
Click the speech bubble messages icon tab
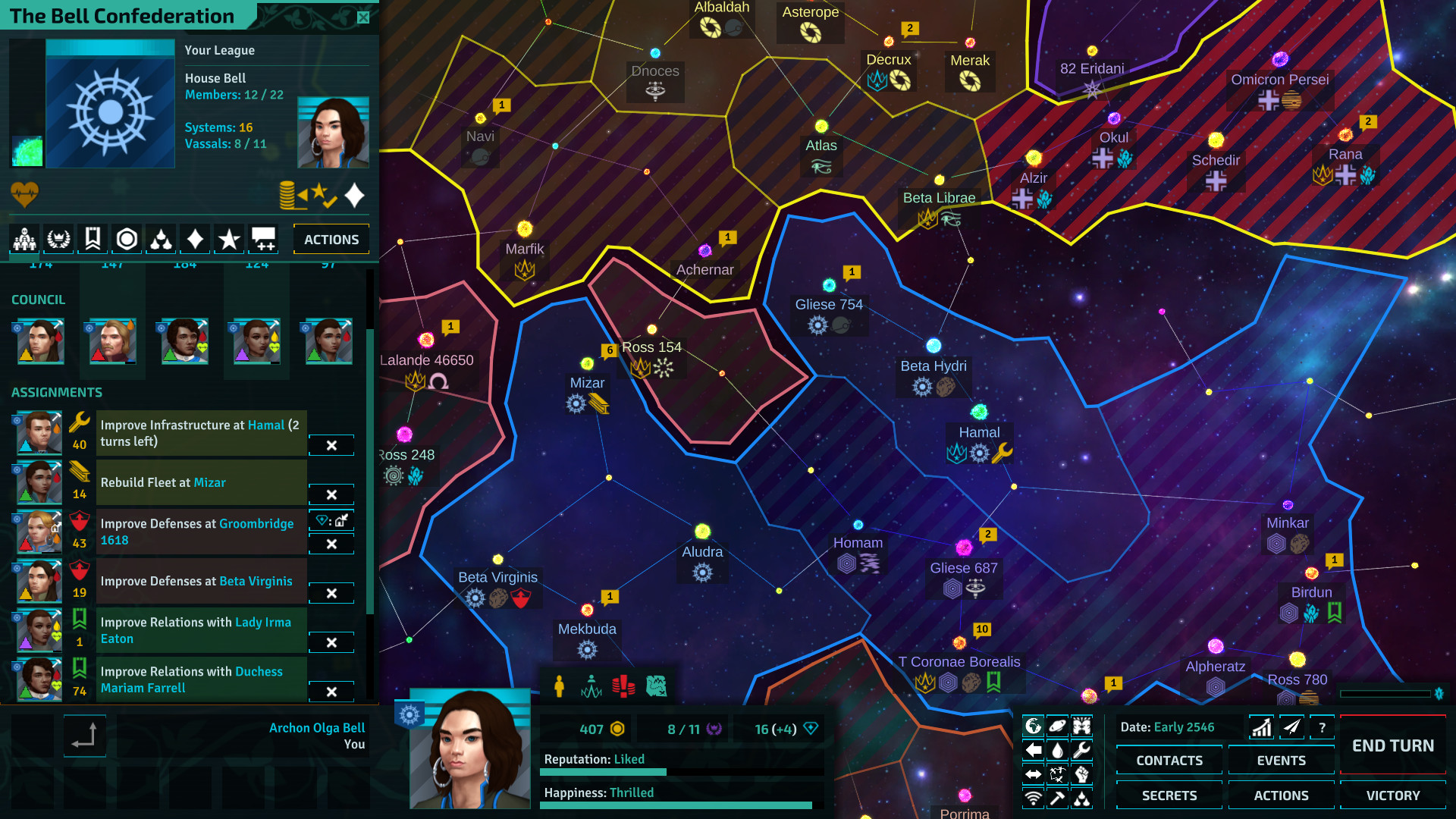tap(263, 239)
